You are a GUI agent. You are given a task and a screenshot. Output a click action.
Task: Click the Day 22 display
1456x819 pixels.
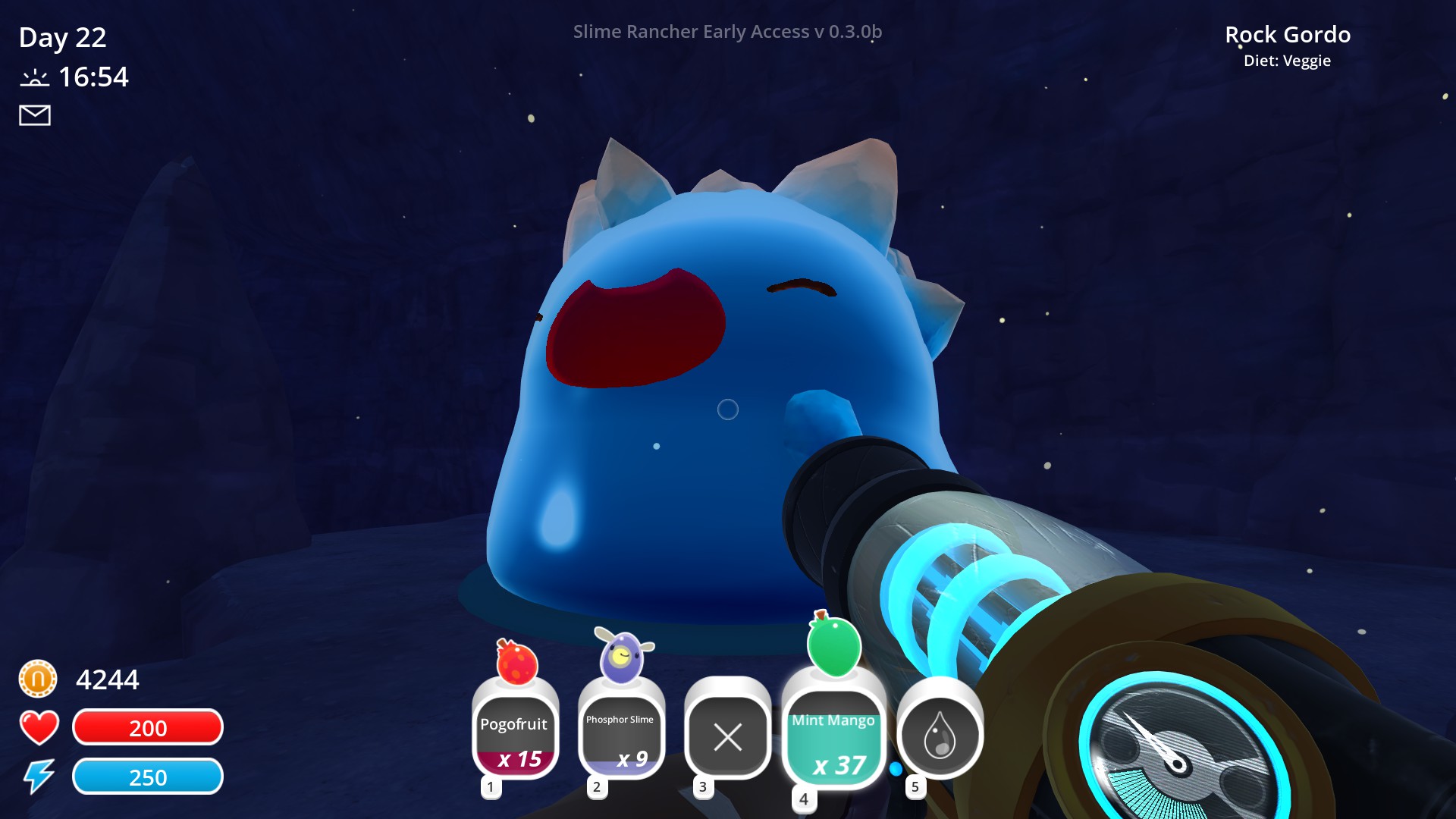pos(63,38)
